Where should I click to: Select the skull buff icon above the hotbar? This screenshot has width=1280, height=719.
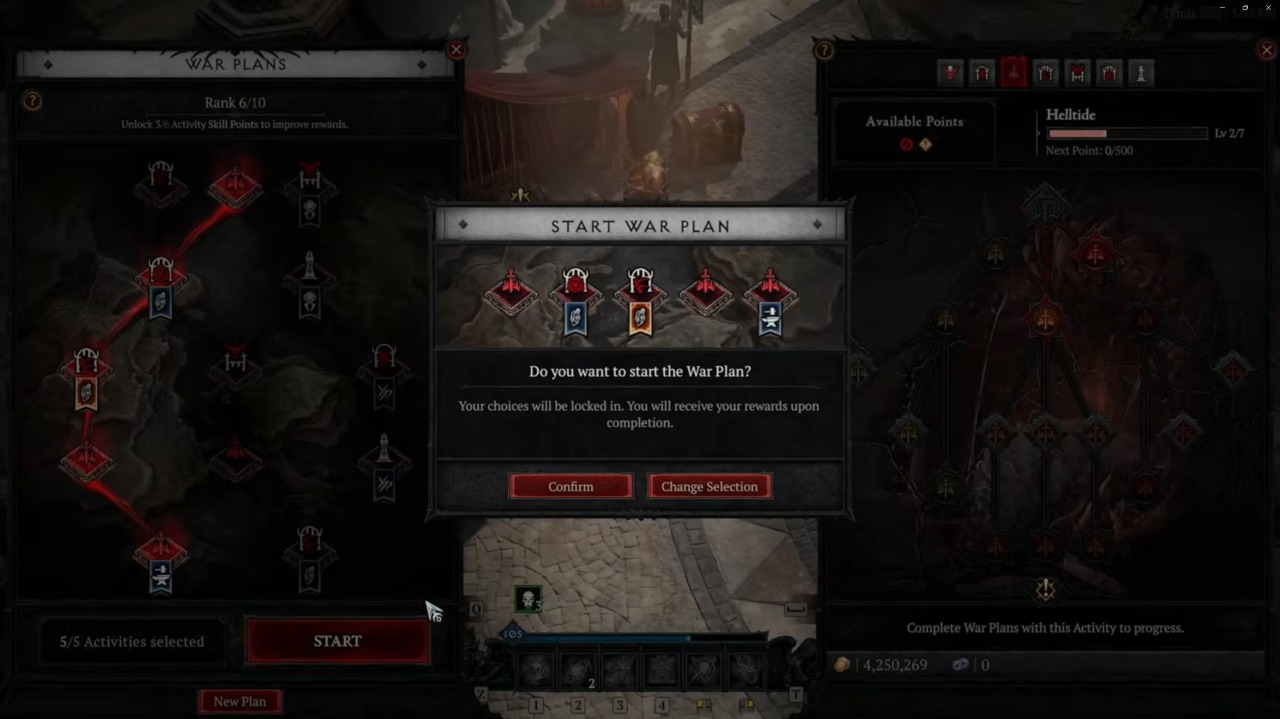click(x=528, y=599)
